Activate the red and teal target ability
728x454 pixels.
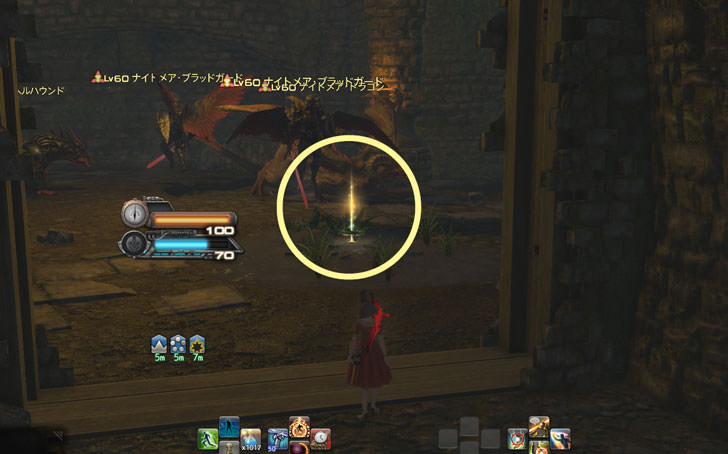517,438
